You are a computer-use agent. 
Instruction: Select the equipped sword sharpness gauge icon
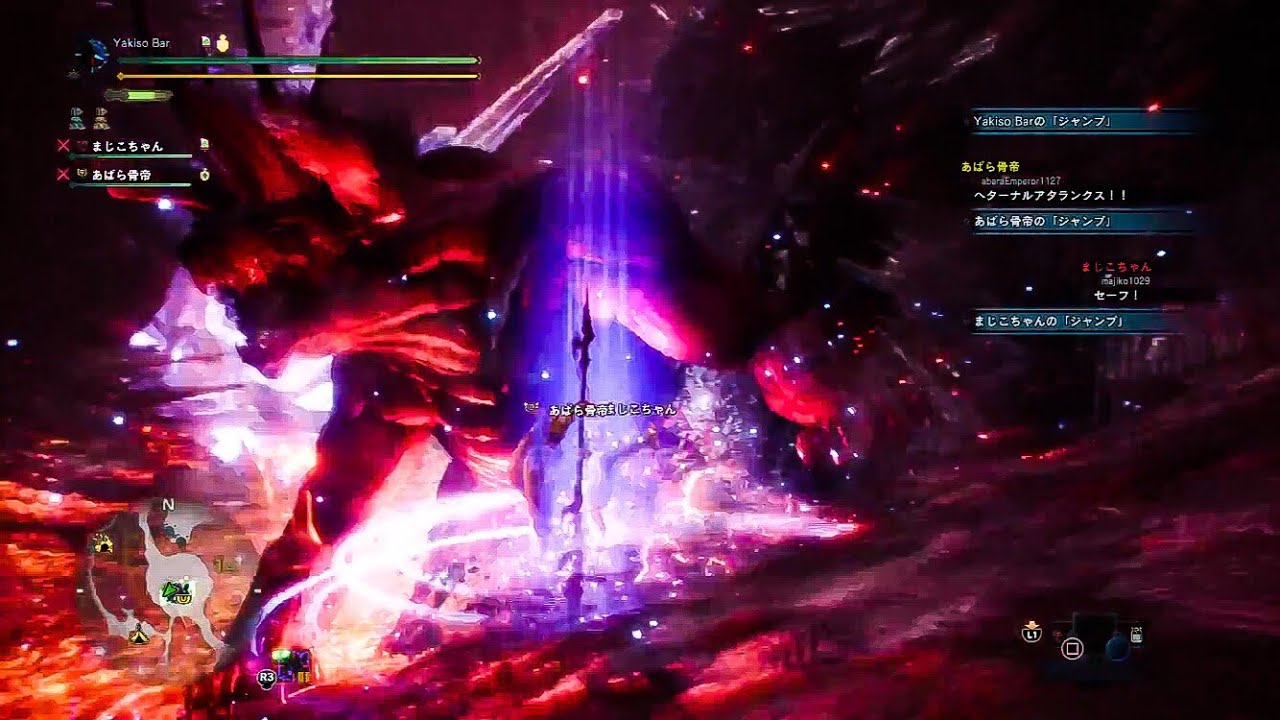(138, 96)
